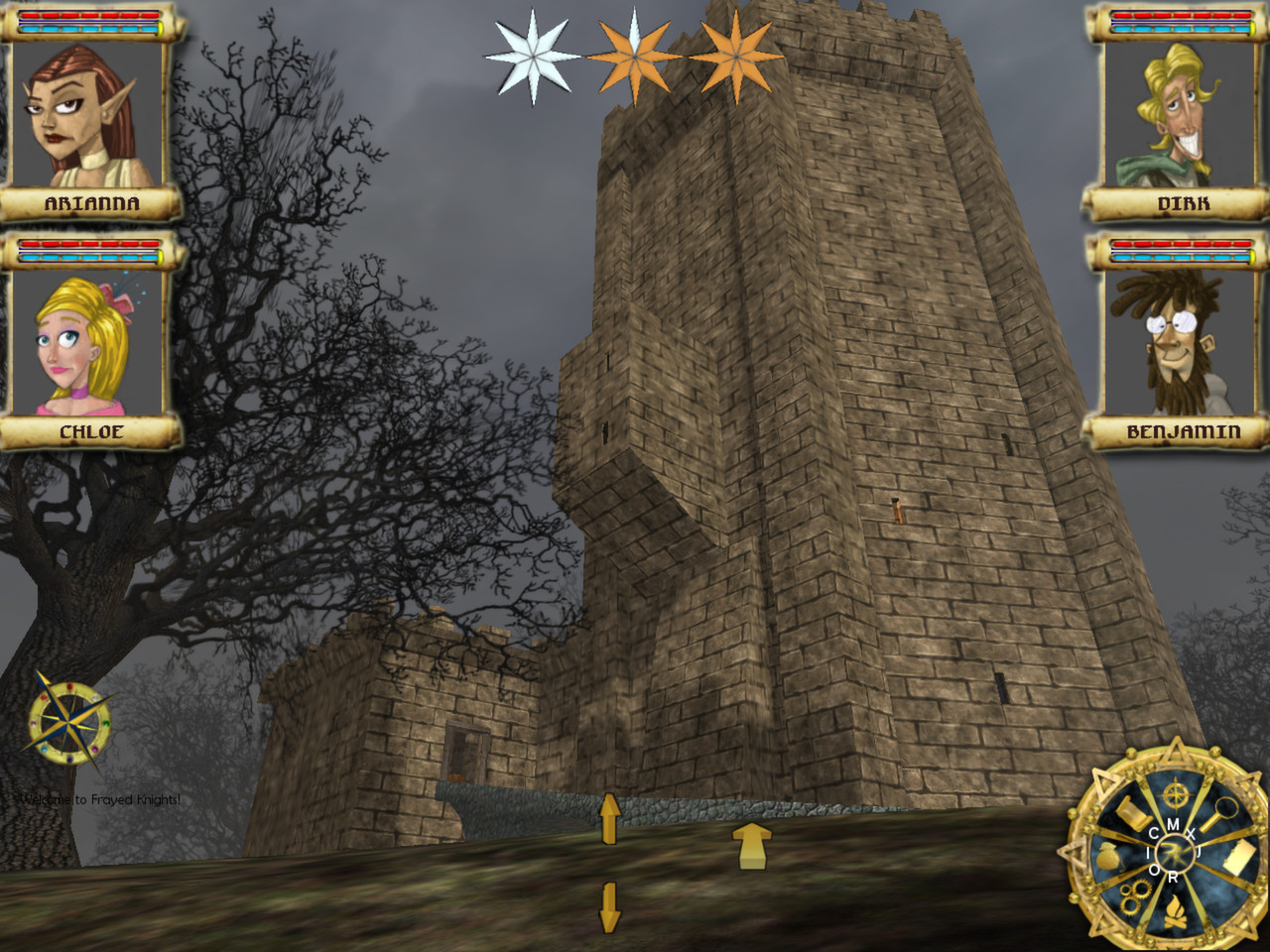
Task: Open the map with the compass icon
Action: [x=1174, y=793]
